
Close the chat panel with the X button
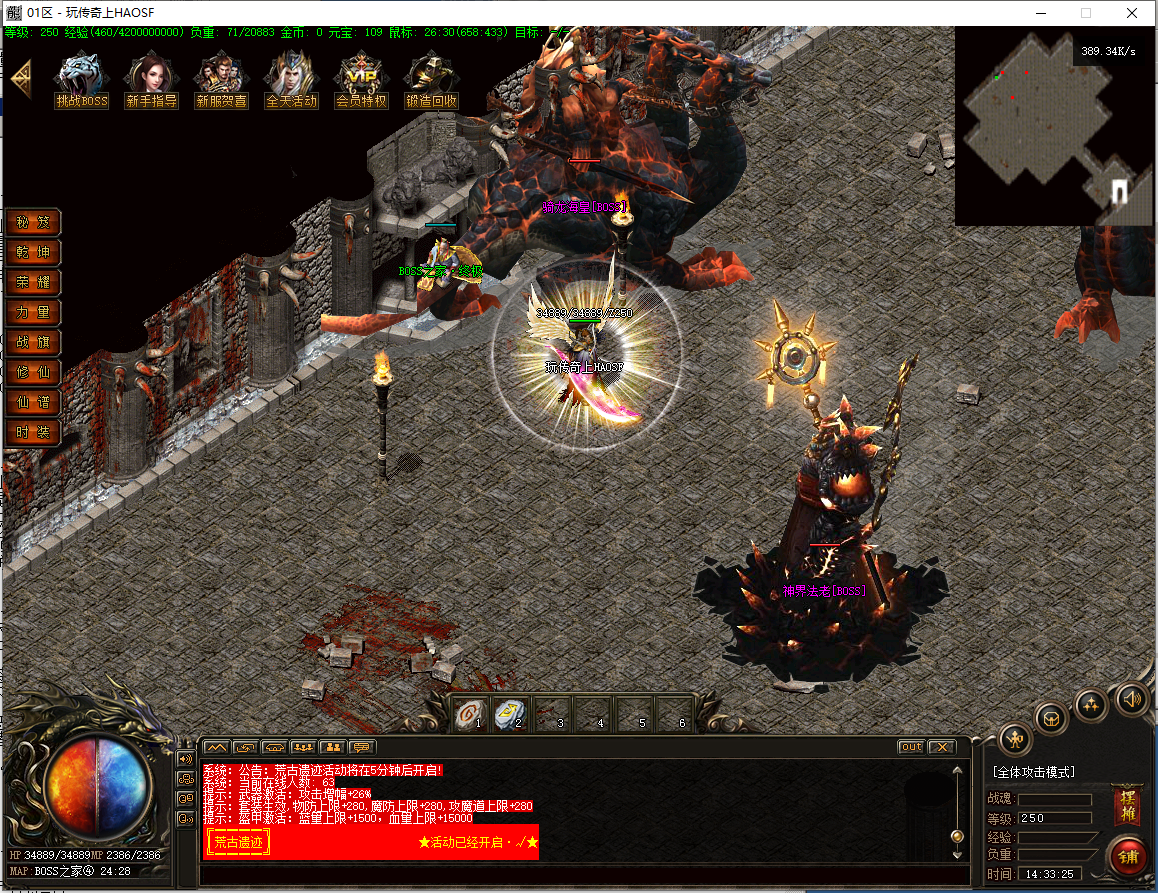point(942,747)
